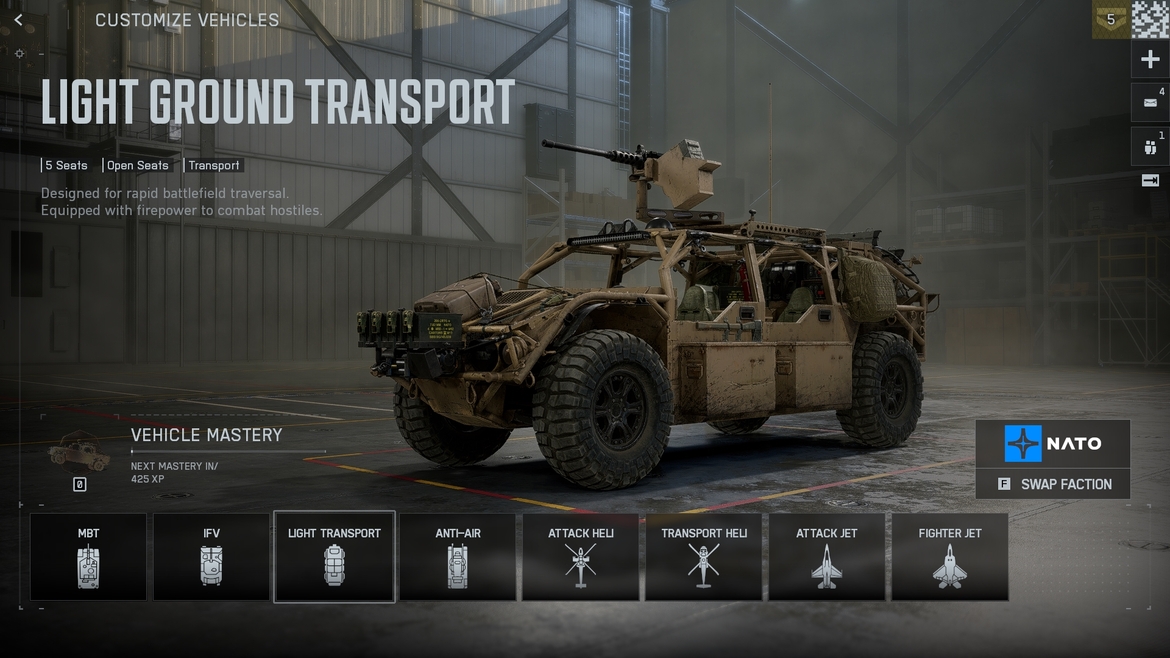Viewport: 1170px width, 658px height.
Task: Swap faction from NATO
Action: tap(1054, 484)
